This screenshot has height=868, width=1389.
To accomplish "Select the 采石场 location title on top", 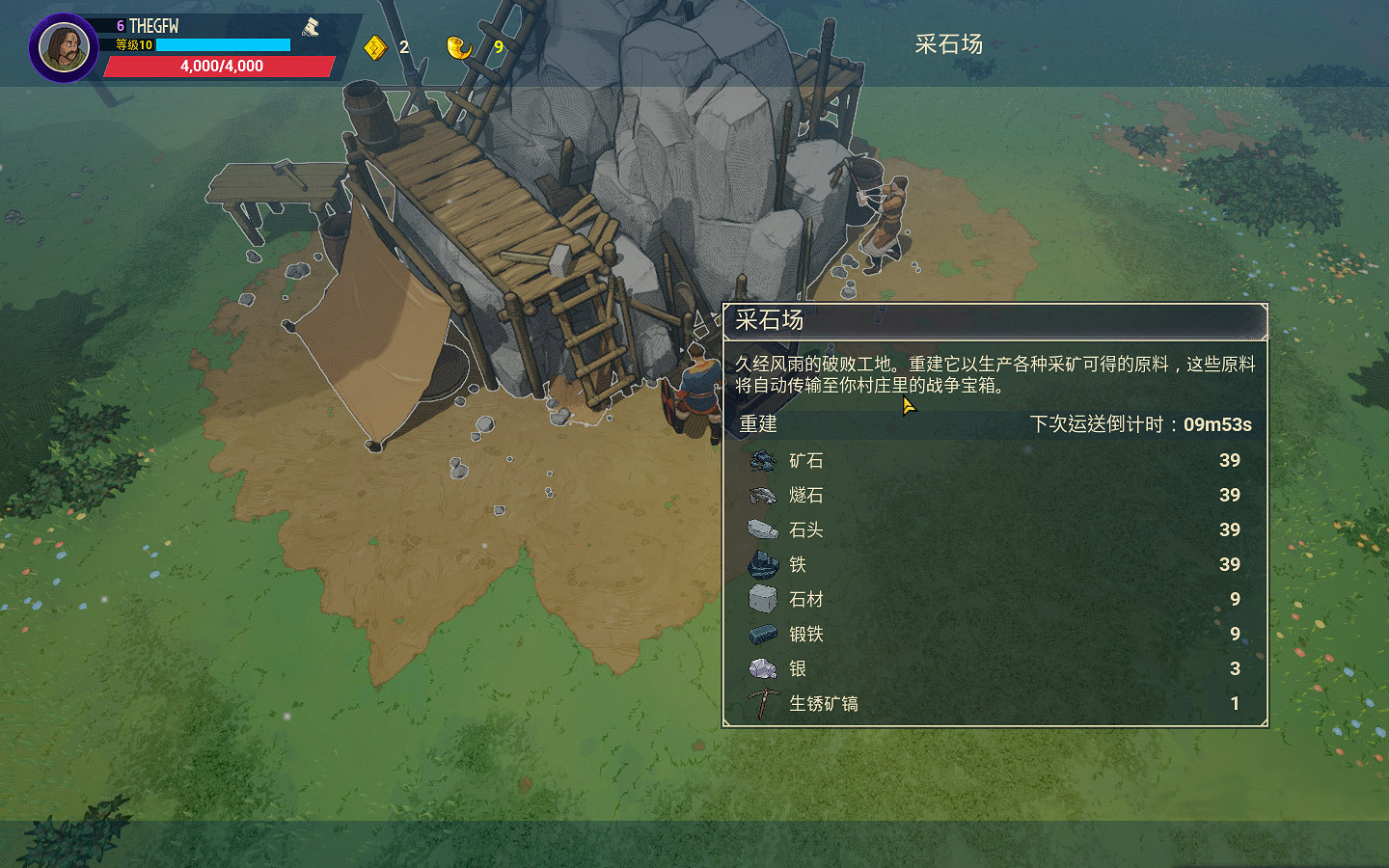I will pos(946,44).
